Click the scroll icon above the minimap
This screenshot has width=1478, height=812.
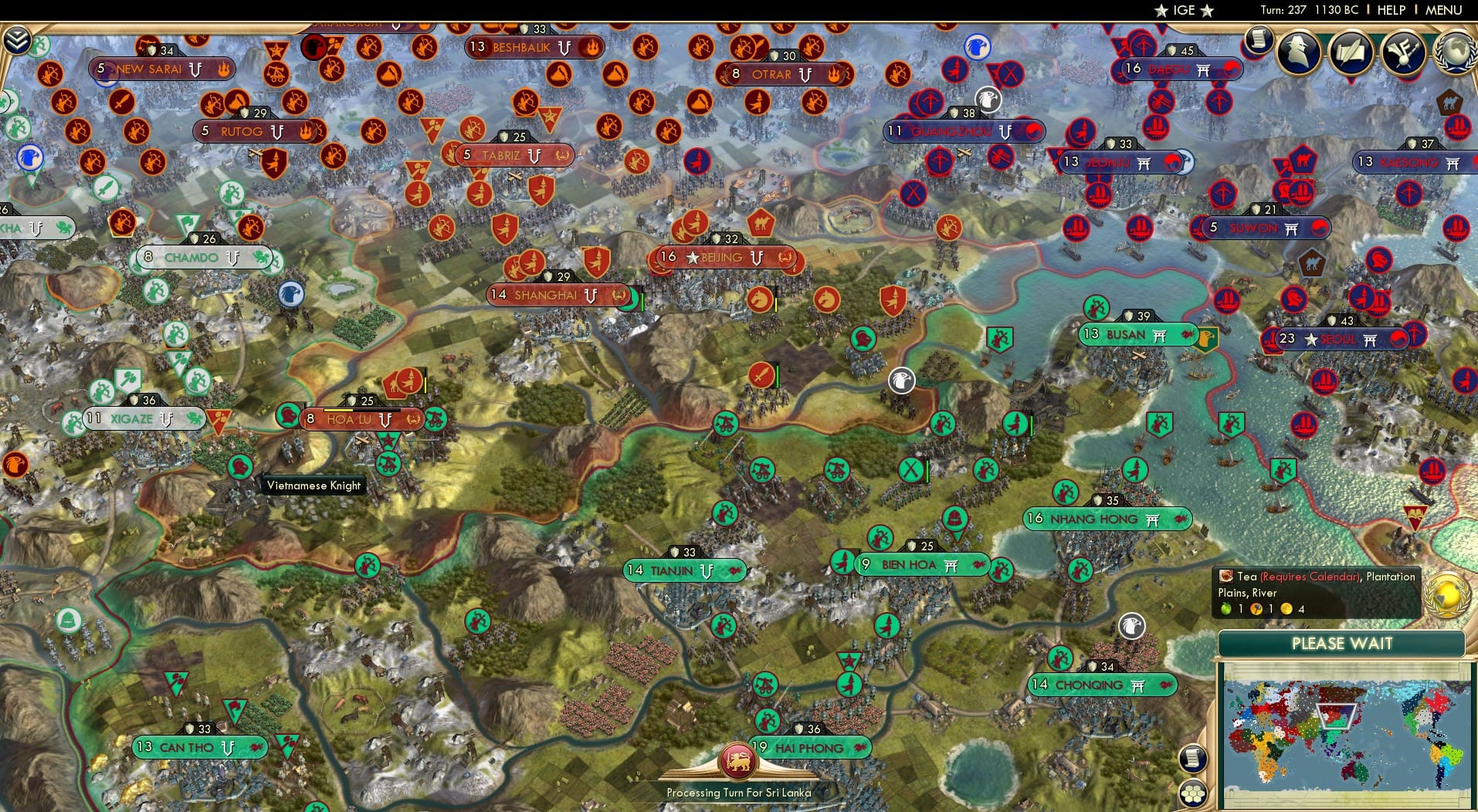1193,759
